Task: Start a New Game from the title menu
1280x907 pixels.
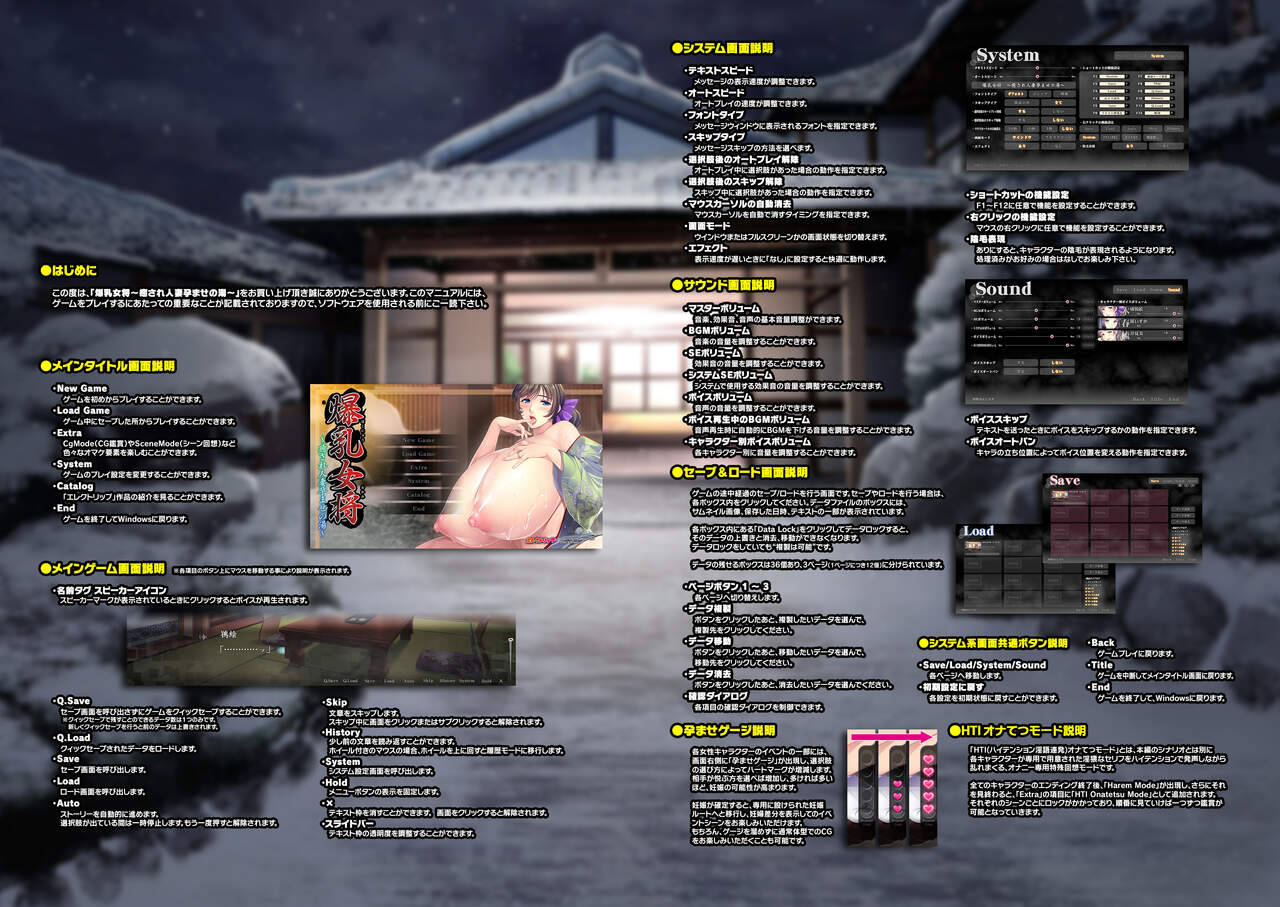Action: [x=418, y=440]
